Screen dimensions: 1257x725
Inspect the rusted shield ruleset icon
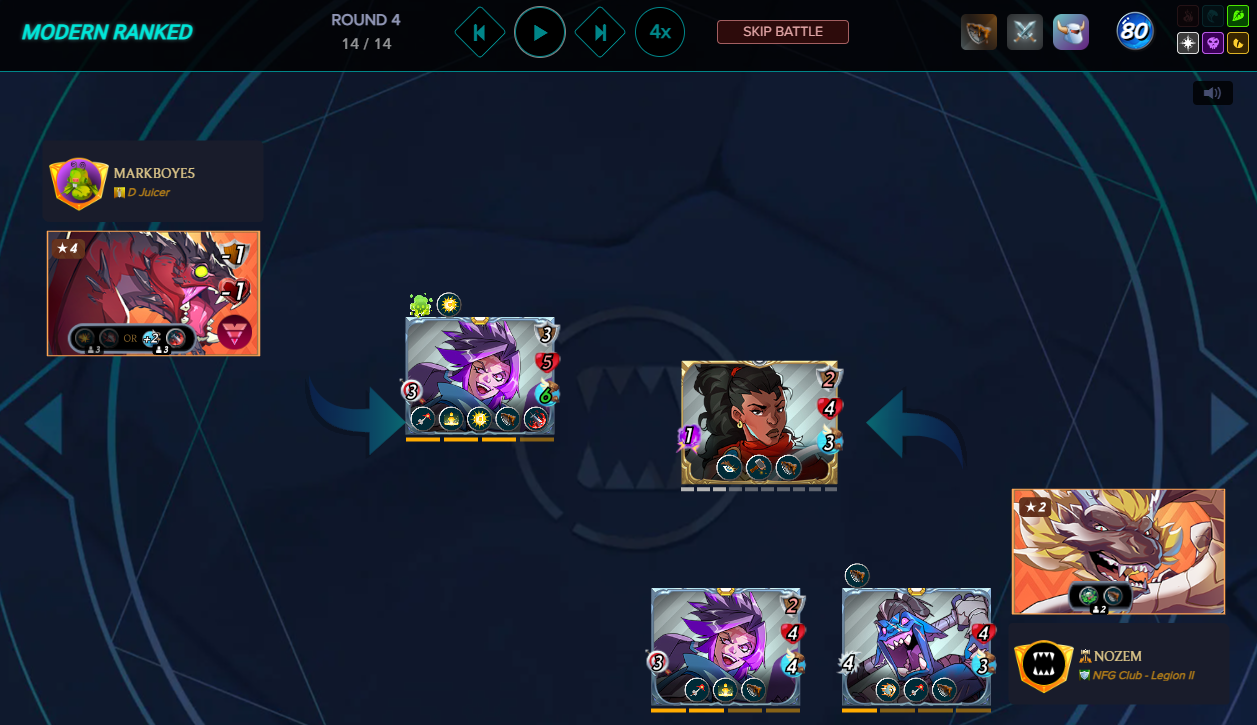click(x=978, y=32)
